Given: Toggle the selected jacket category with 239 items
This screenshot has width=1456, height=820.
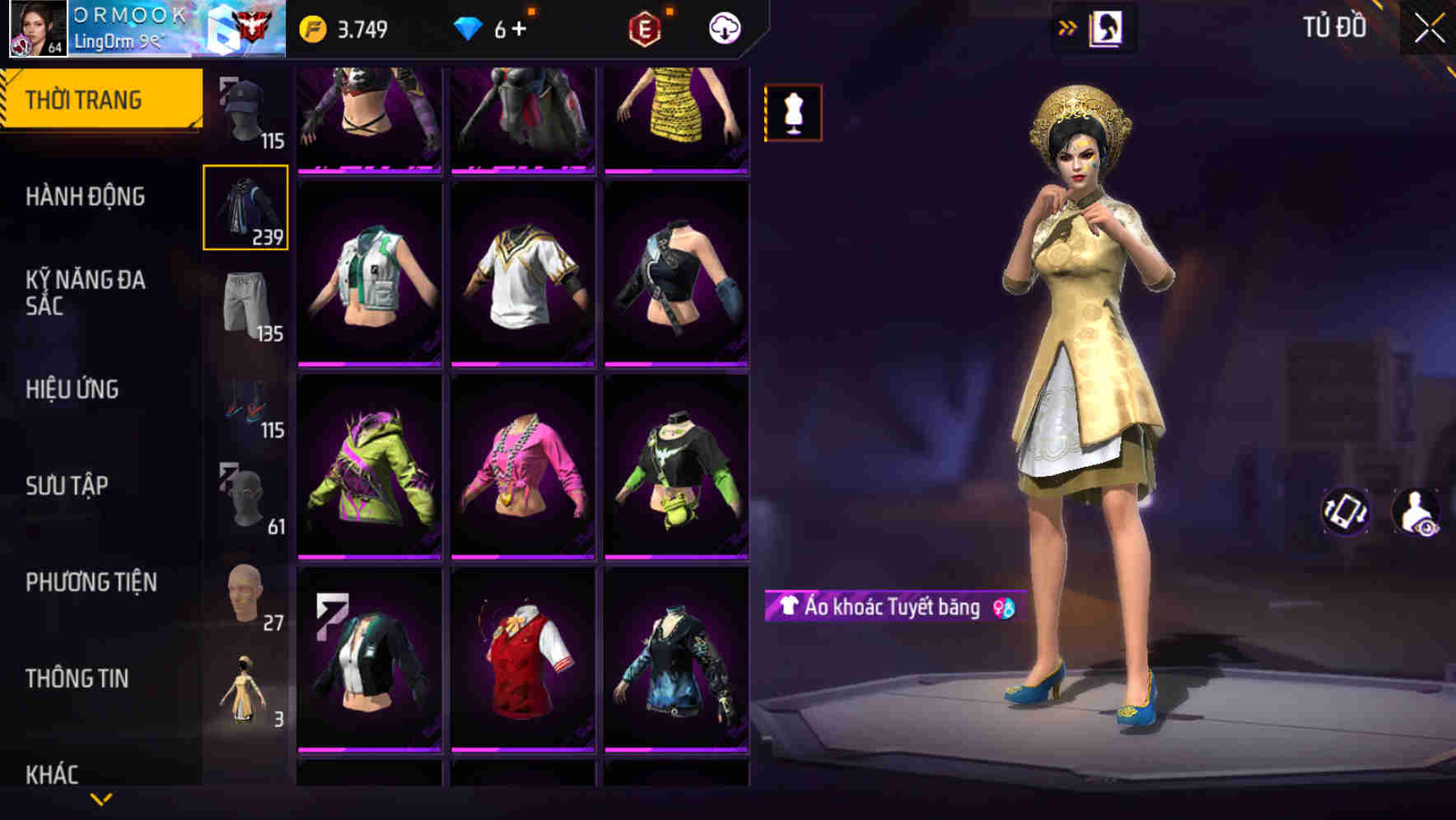Looking at the screenshot, I should coord(245,207).
